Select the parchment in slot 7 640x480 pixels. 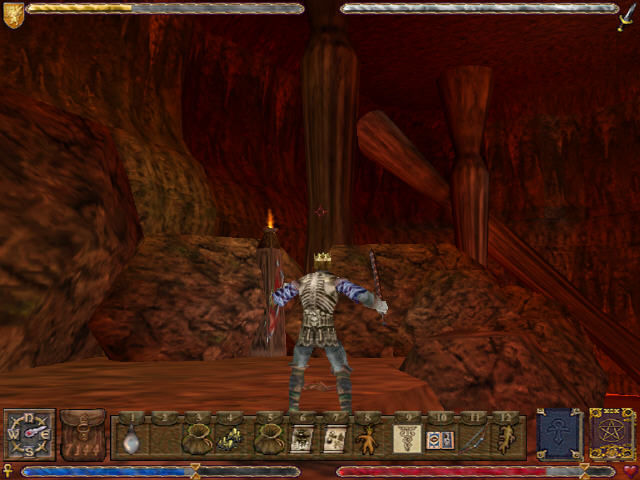[x=336, y=439]
